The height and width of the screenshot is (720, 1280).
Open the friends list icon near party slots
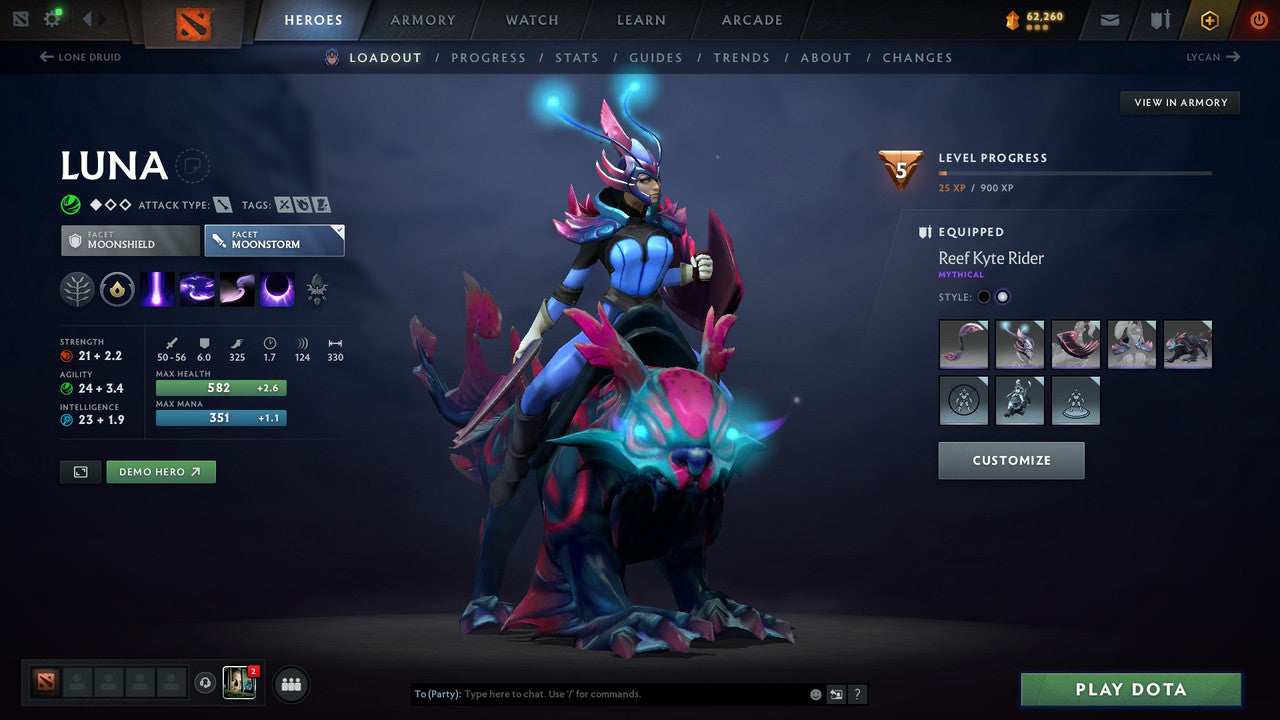tap(290, 684)
